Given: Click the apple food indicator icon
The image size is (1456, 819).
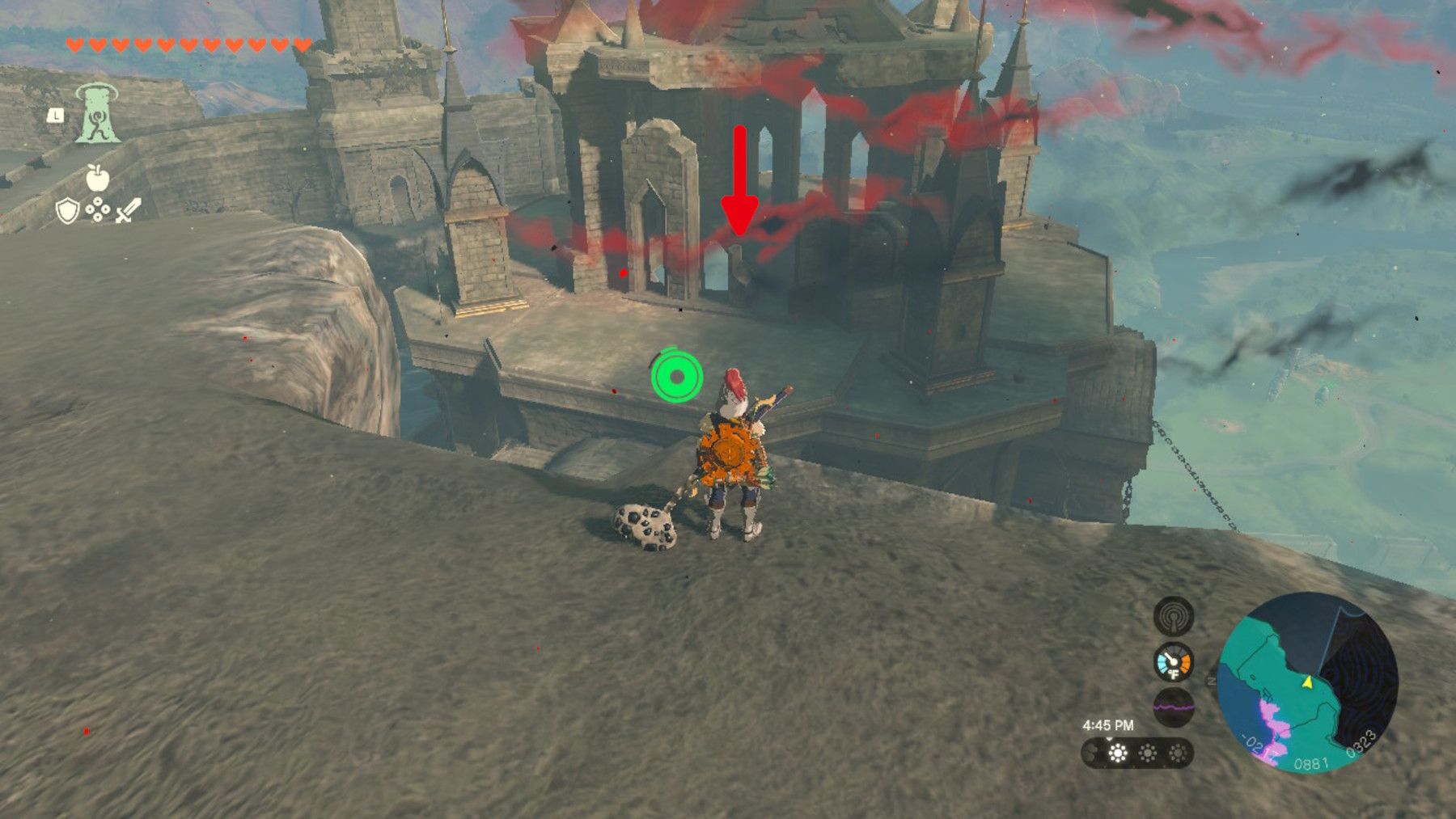Looking at the screenshot, I should (x=98, y=179).
